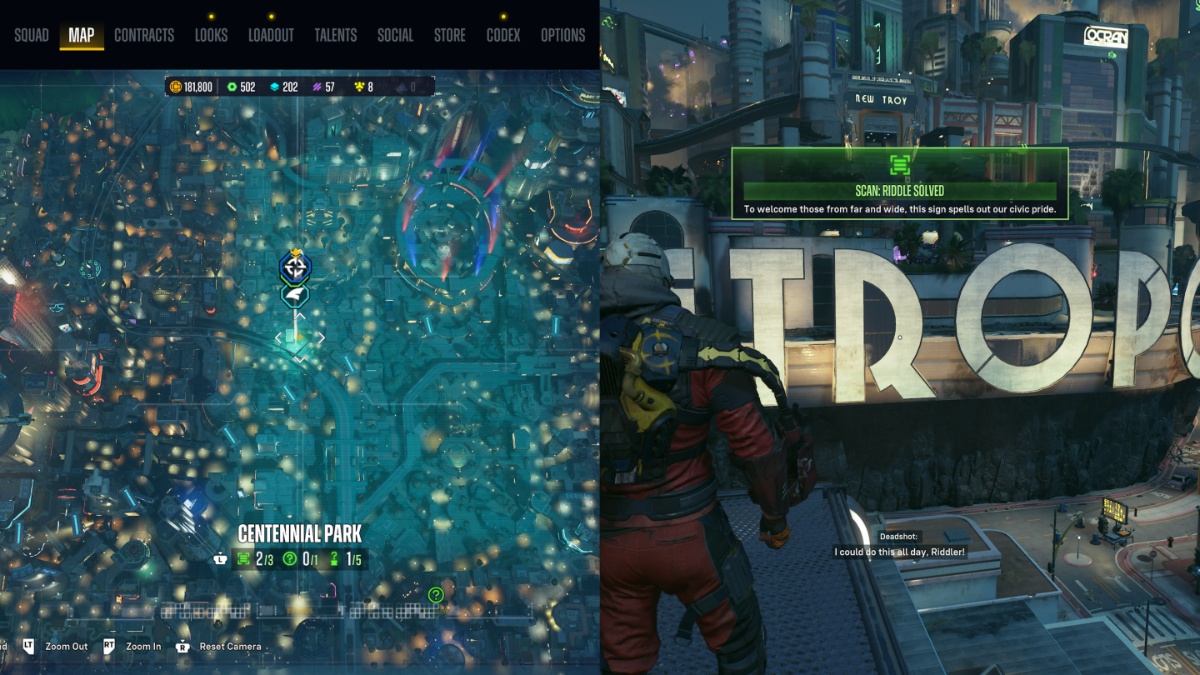Select the crosshair mission marker on map
1200x675 pixels.
[295, 267]
